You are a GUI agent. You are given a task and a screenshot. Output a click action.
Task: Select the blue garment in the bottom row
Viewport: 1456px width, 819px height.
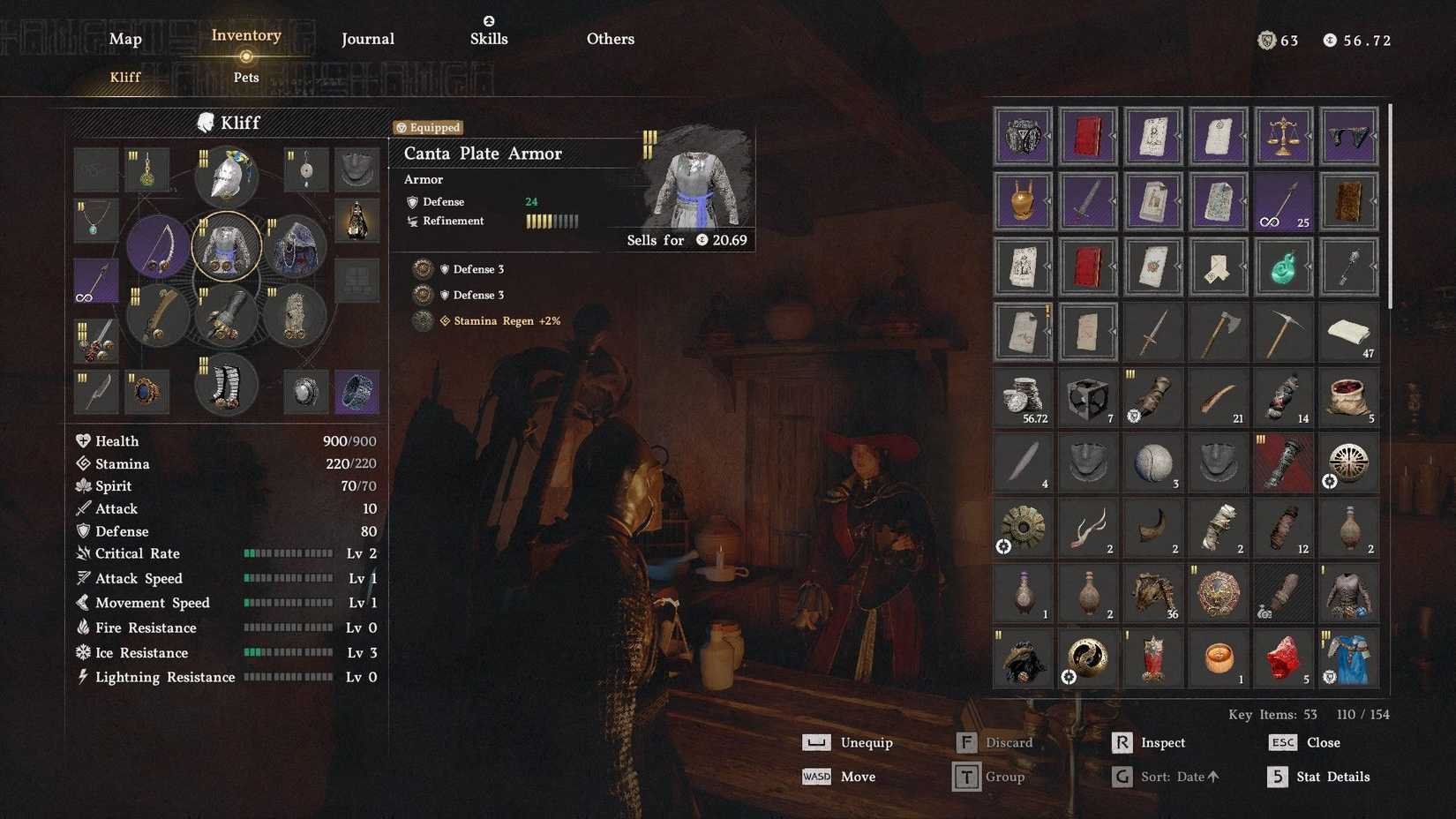point(1348,657)
